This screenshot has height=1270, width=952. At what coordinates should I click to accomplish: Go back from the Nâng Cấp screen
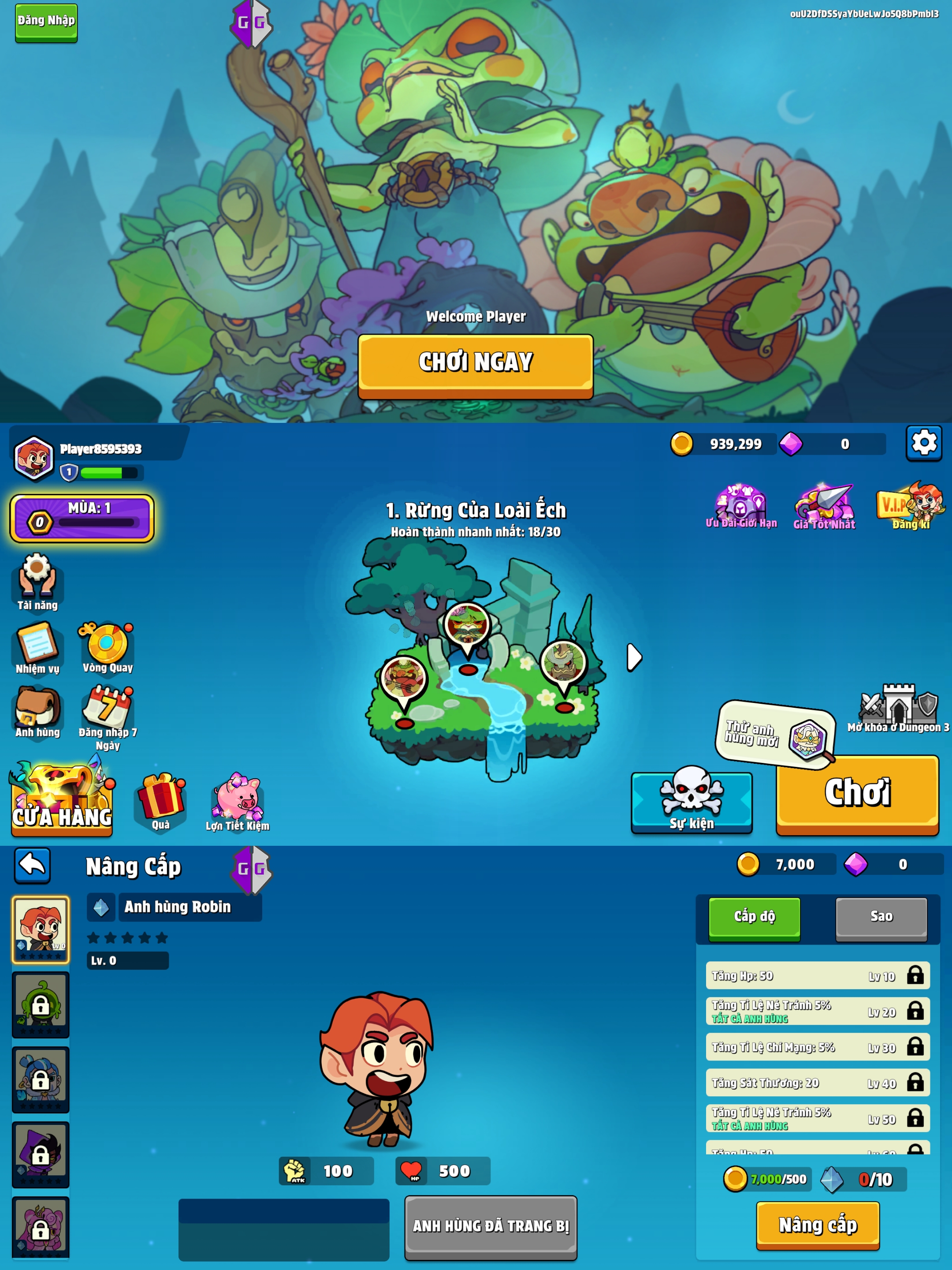coord(32,865)
